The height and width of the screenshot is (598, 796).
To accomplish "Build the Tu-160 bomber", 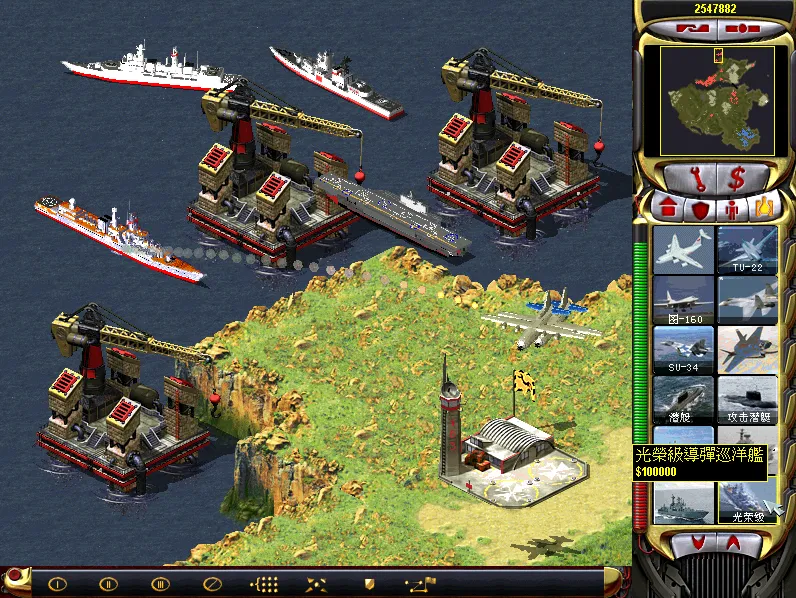I will click(x=683, y=299).
